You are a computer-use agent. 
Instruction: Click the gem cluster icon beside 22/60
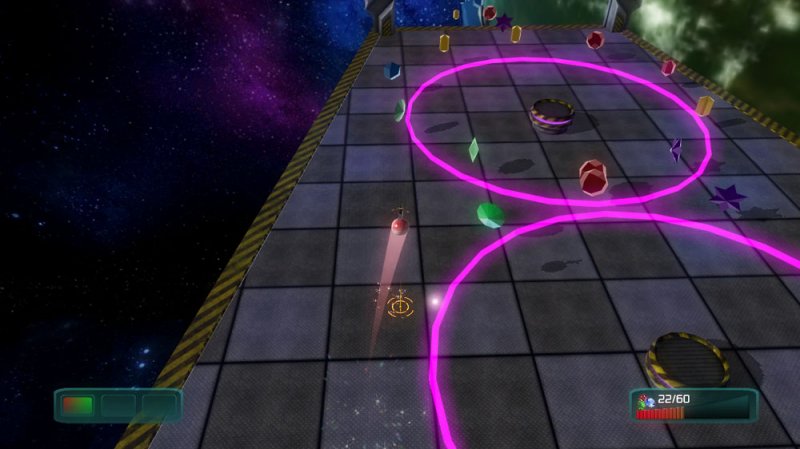(x=645, y=401)
